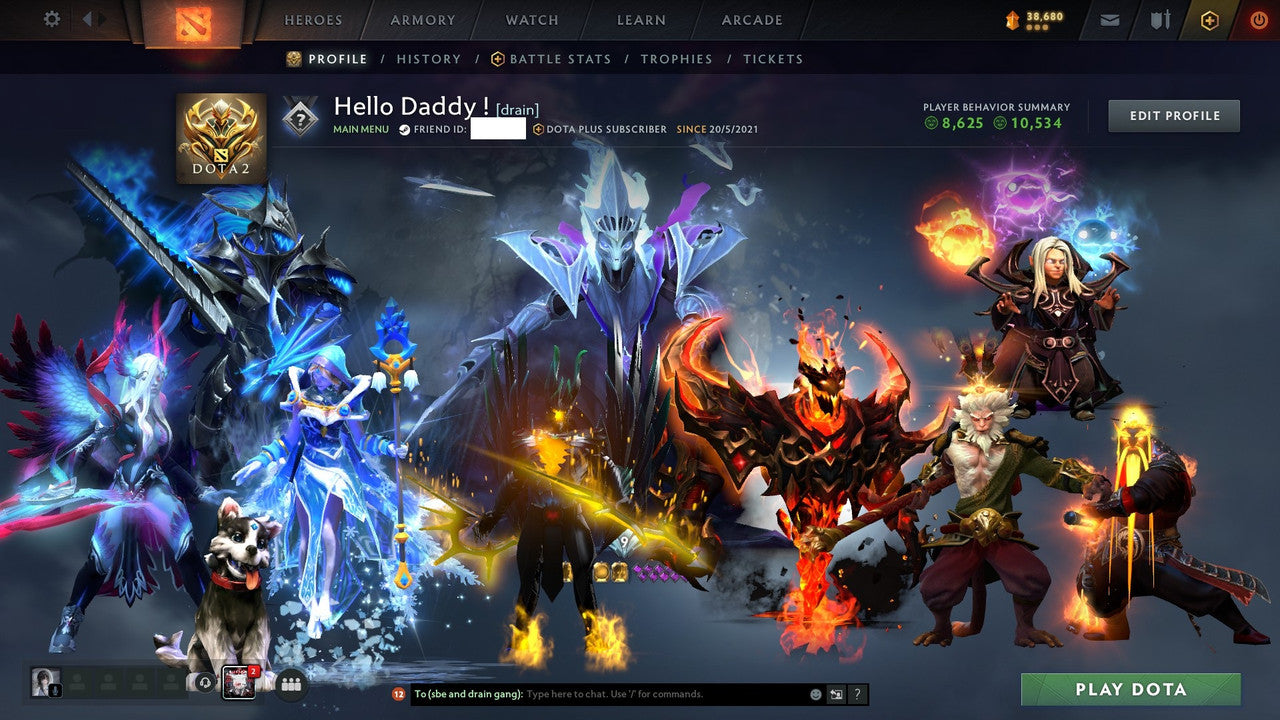Click the gold Dota Plus hexagon icon
Image resolution: width=1280 pixels, height=720 pixels.
click(1210, 19)
